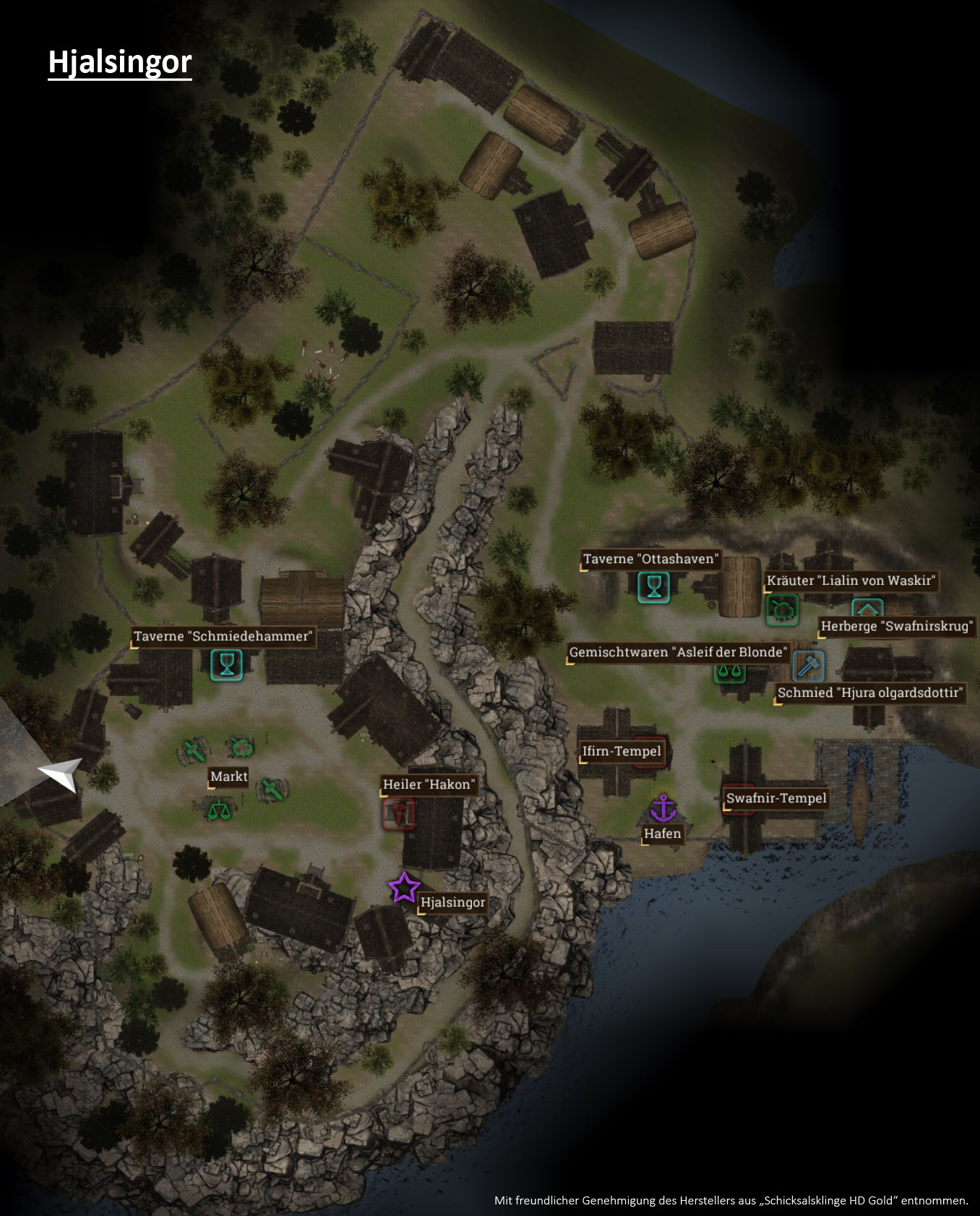980x1216 pixels.
Task: Open the herb shop marker under "Lialin von Waskir"
Action: pyautogui.click(x=782, y=609)
